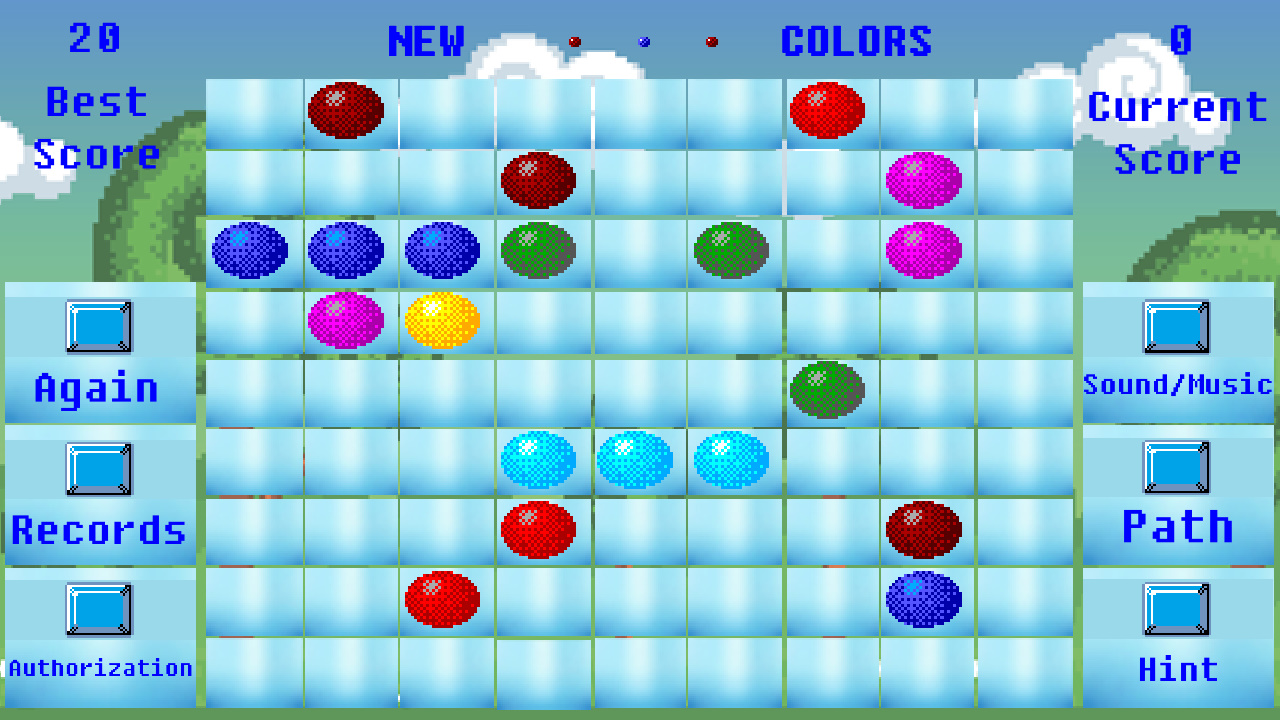Screen dimensions: 1280x720
Task: Click the Authorization text label
Action: point(100,667)
